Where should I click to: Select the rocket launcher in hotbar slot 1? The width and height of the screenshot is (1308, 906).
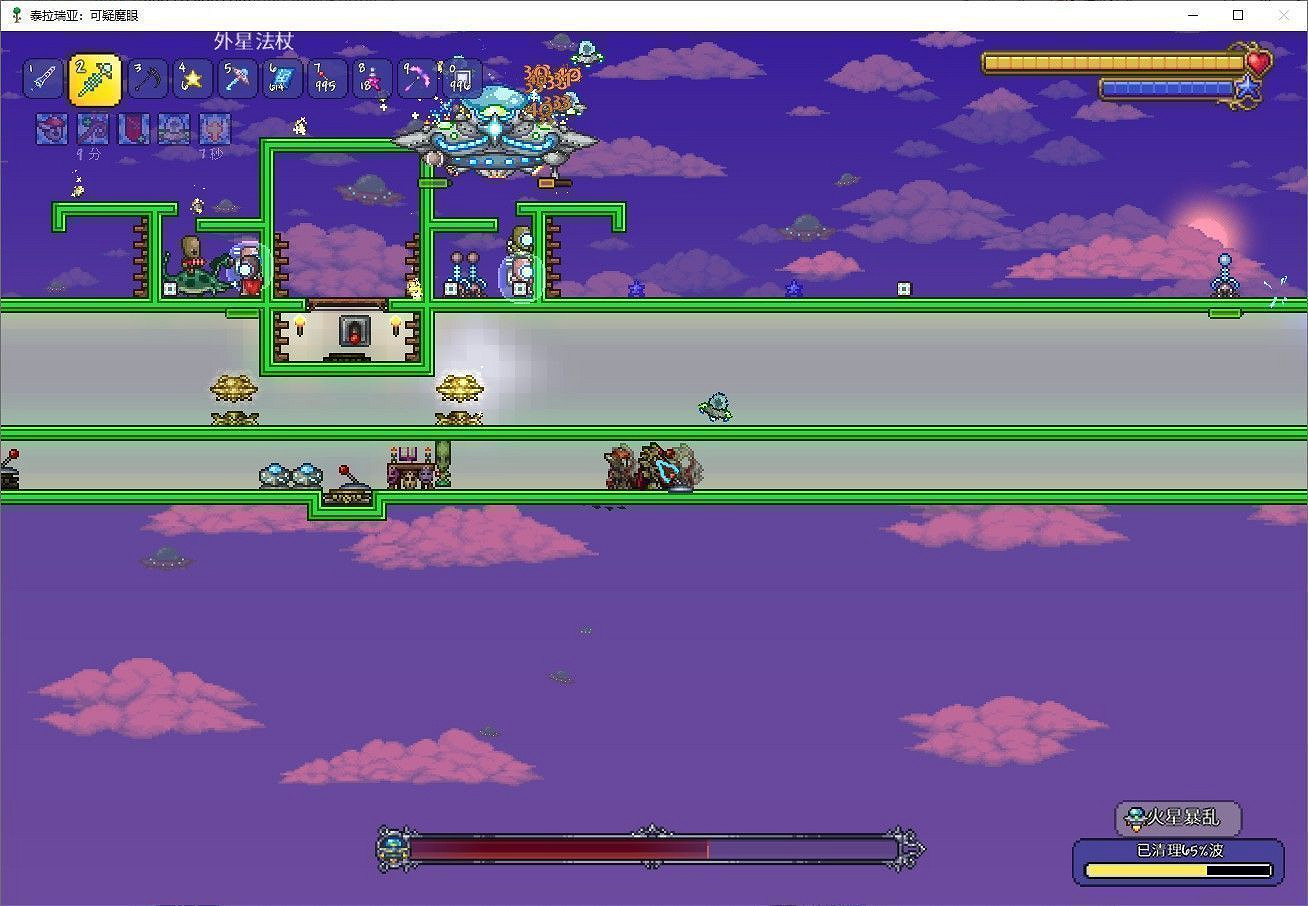(x=42, y=78)
